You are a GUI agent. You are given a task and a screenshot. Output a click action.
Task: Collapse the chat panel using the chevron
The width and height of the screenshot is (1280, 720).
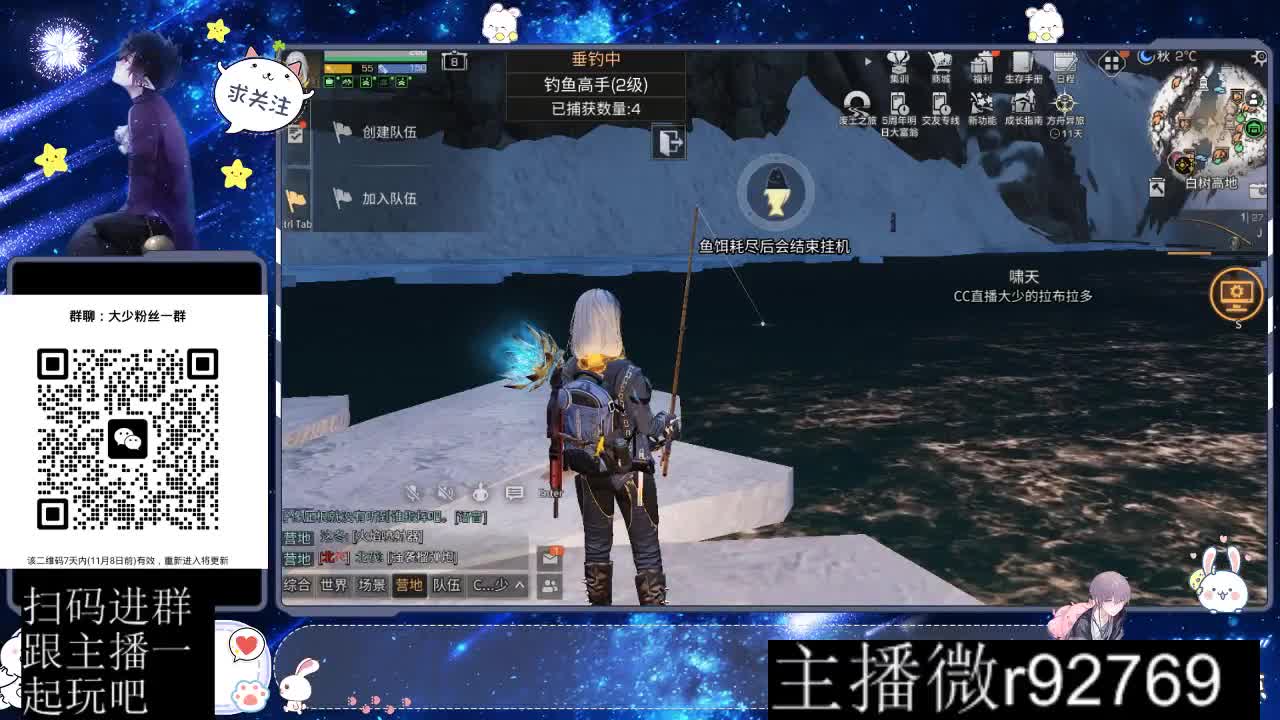point(519,585)
